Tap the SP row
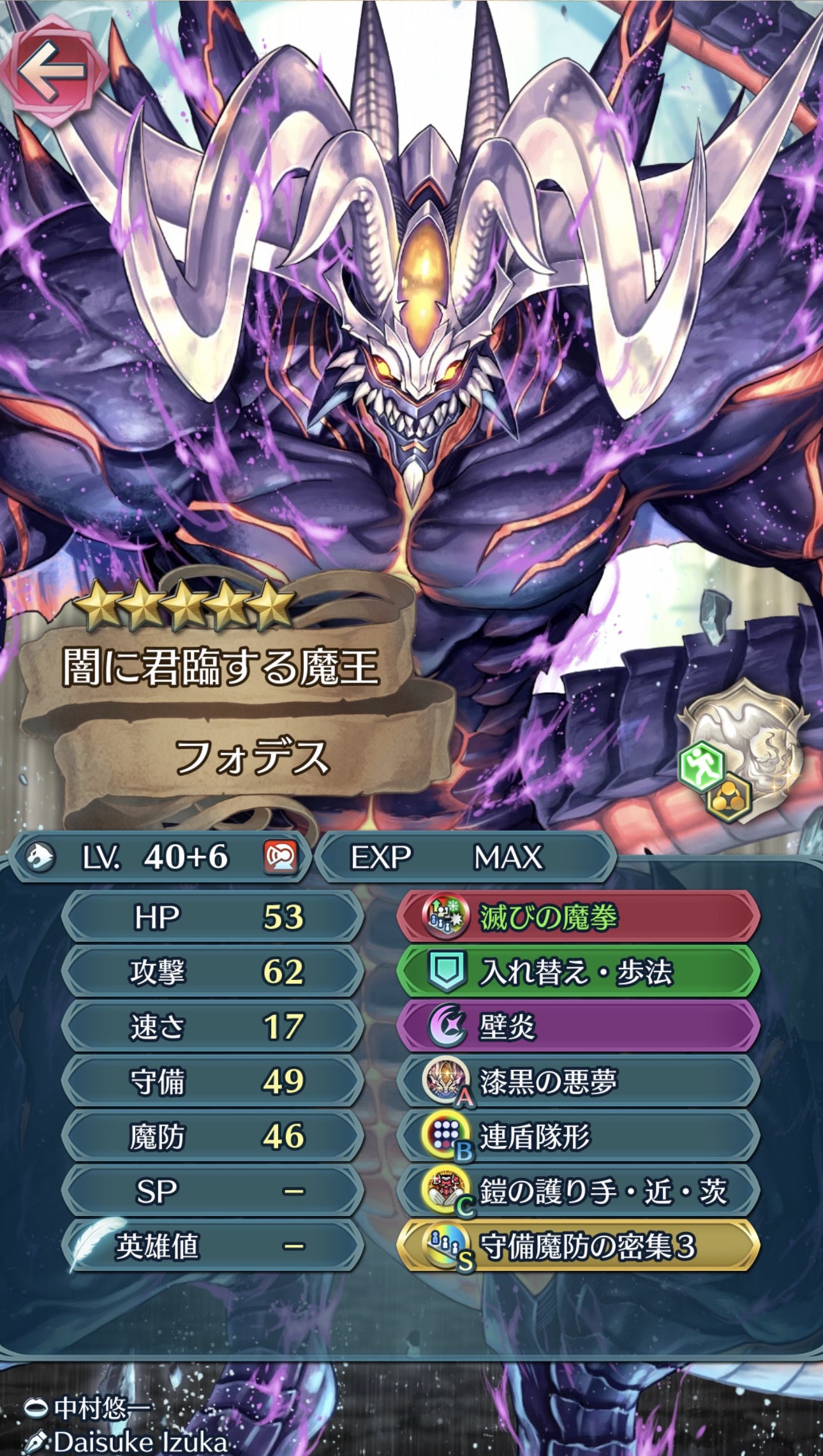The width and height of the screenshot is (823, 1456). pyautogui.click(x=214, y=1191)
